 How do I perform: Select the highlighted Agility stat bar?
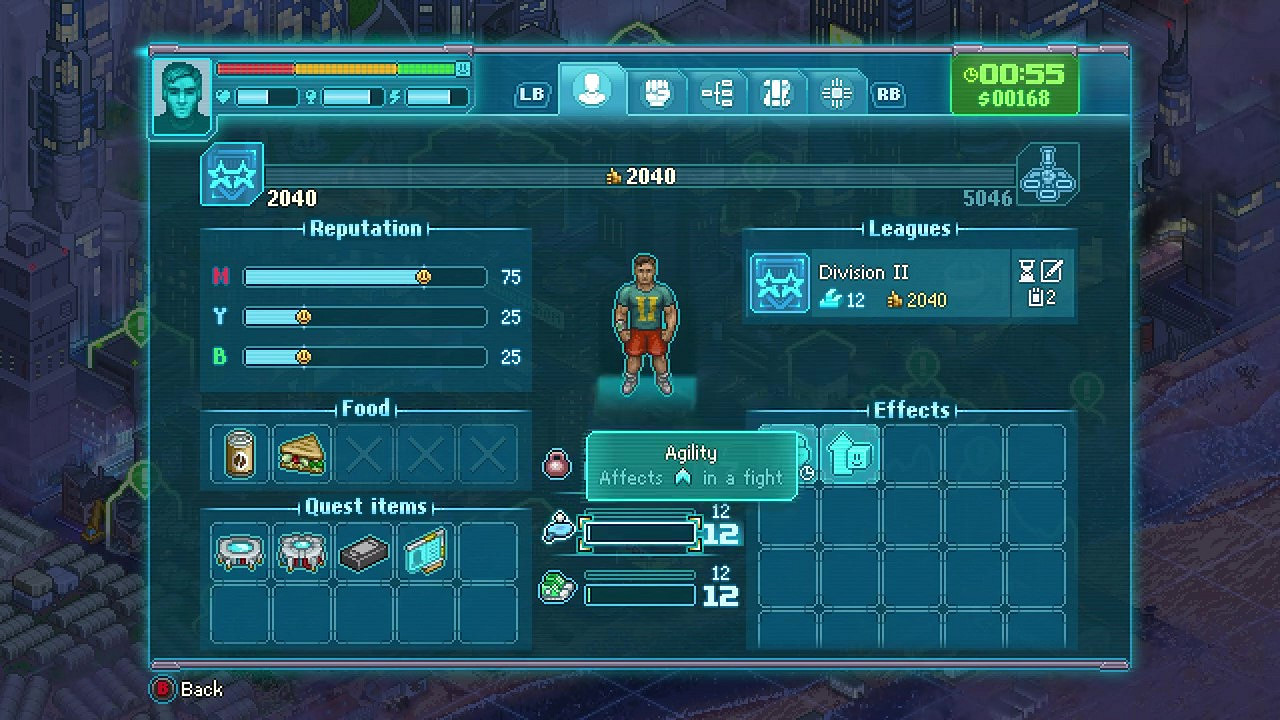[x=639, y=533]
